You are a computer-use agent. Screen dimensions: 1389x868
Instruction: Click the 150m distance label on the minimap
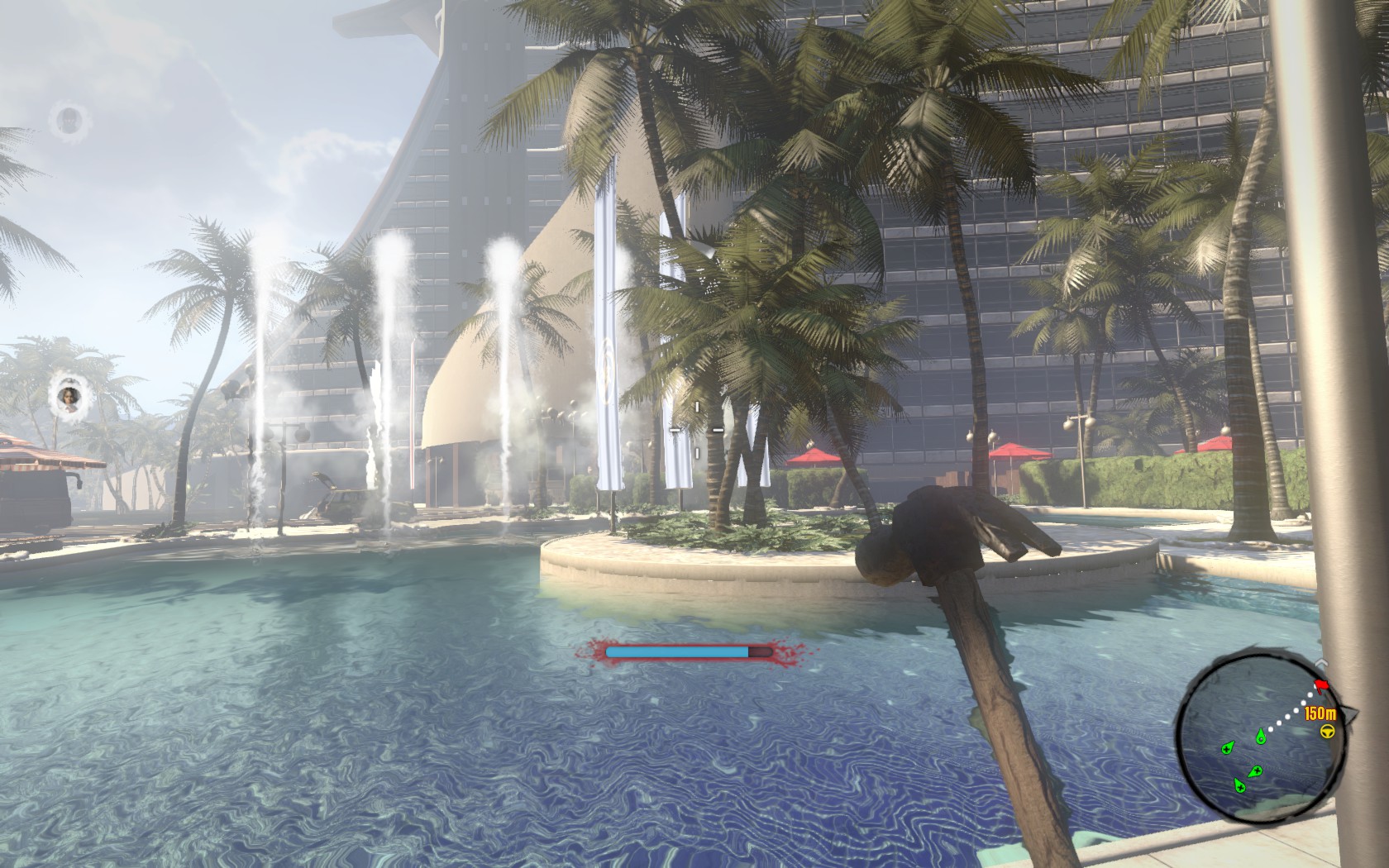pyautogui.click(x=1320, y=714)
